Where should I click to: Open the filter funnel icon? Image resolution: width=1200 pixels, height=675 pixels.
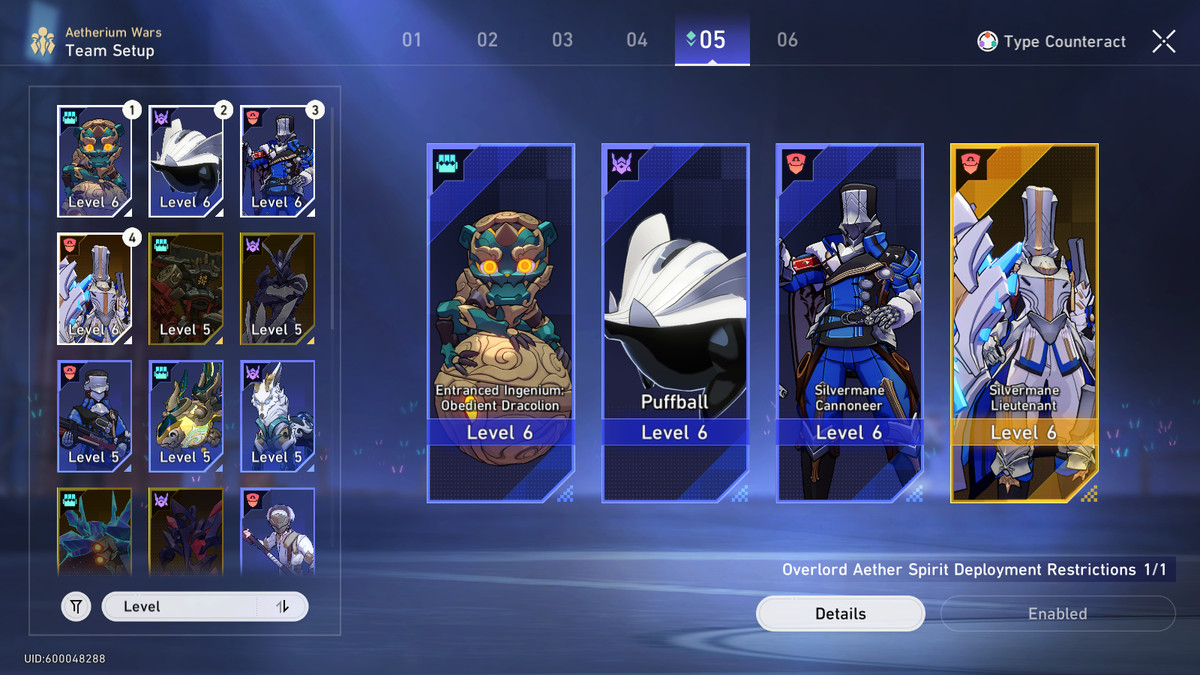[76, 606]
